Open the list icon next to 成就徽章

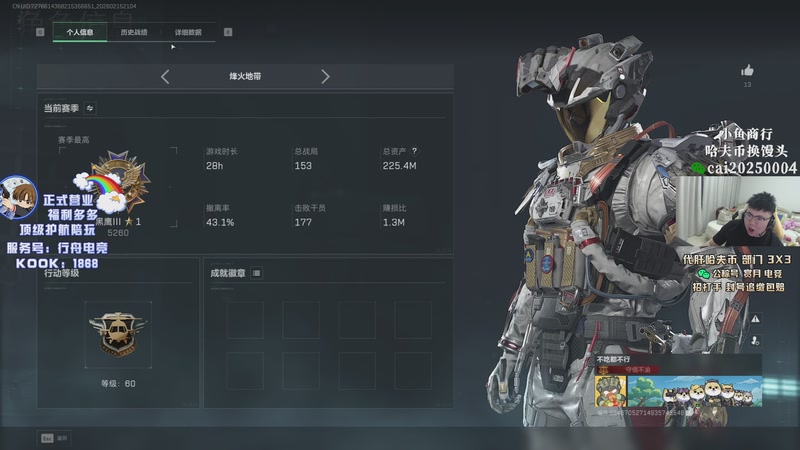[x=256, y=272]
